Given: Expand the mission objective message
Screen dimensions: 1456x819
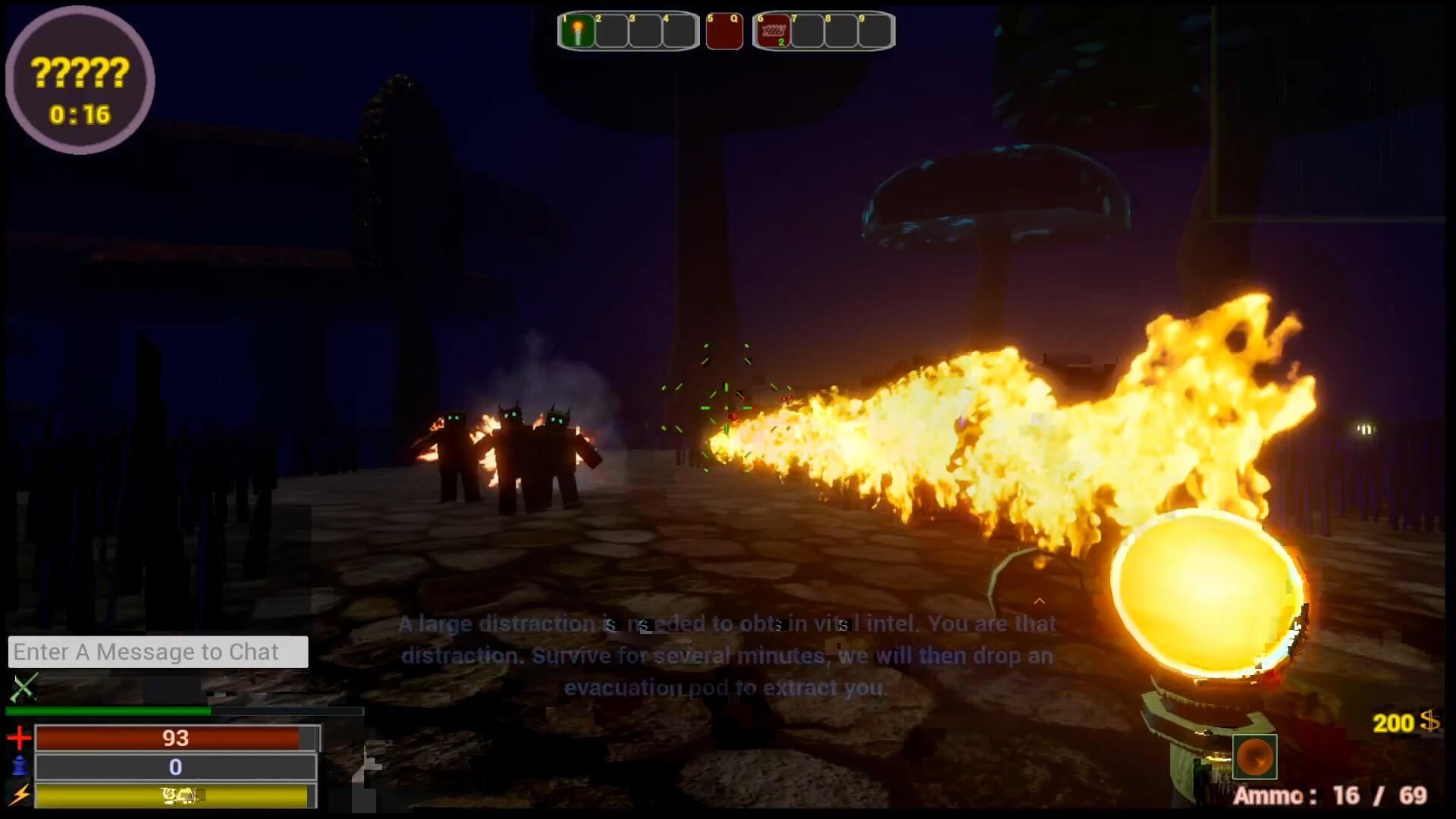Looking at the screenshot, I should 728,655.
